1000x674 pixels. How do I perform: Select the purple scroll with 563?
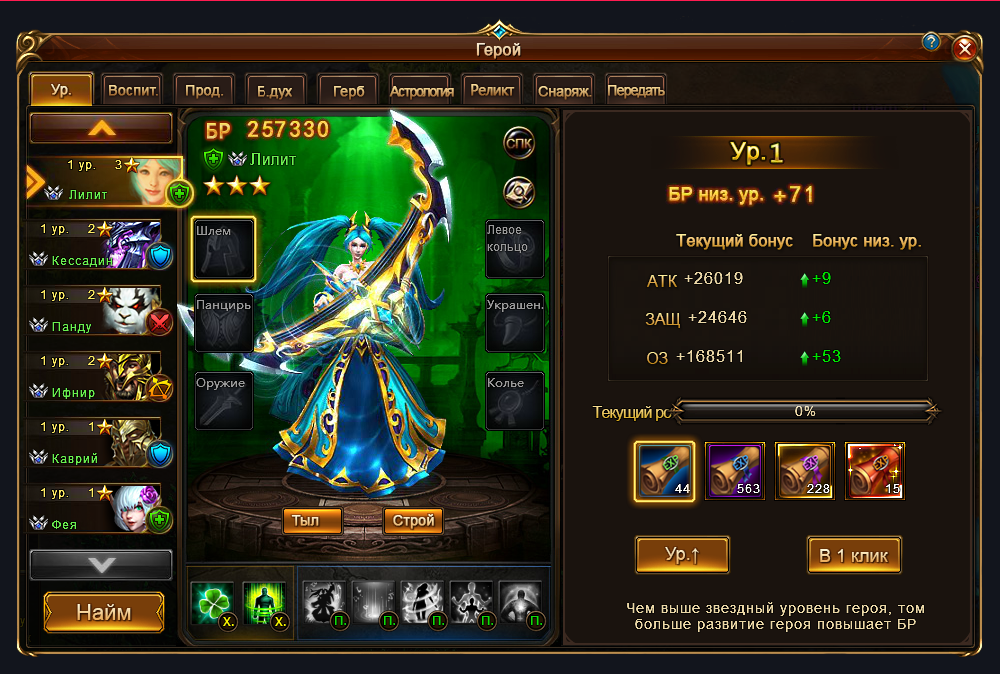[735, 470]
